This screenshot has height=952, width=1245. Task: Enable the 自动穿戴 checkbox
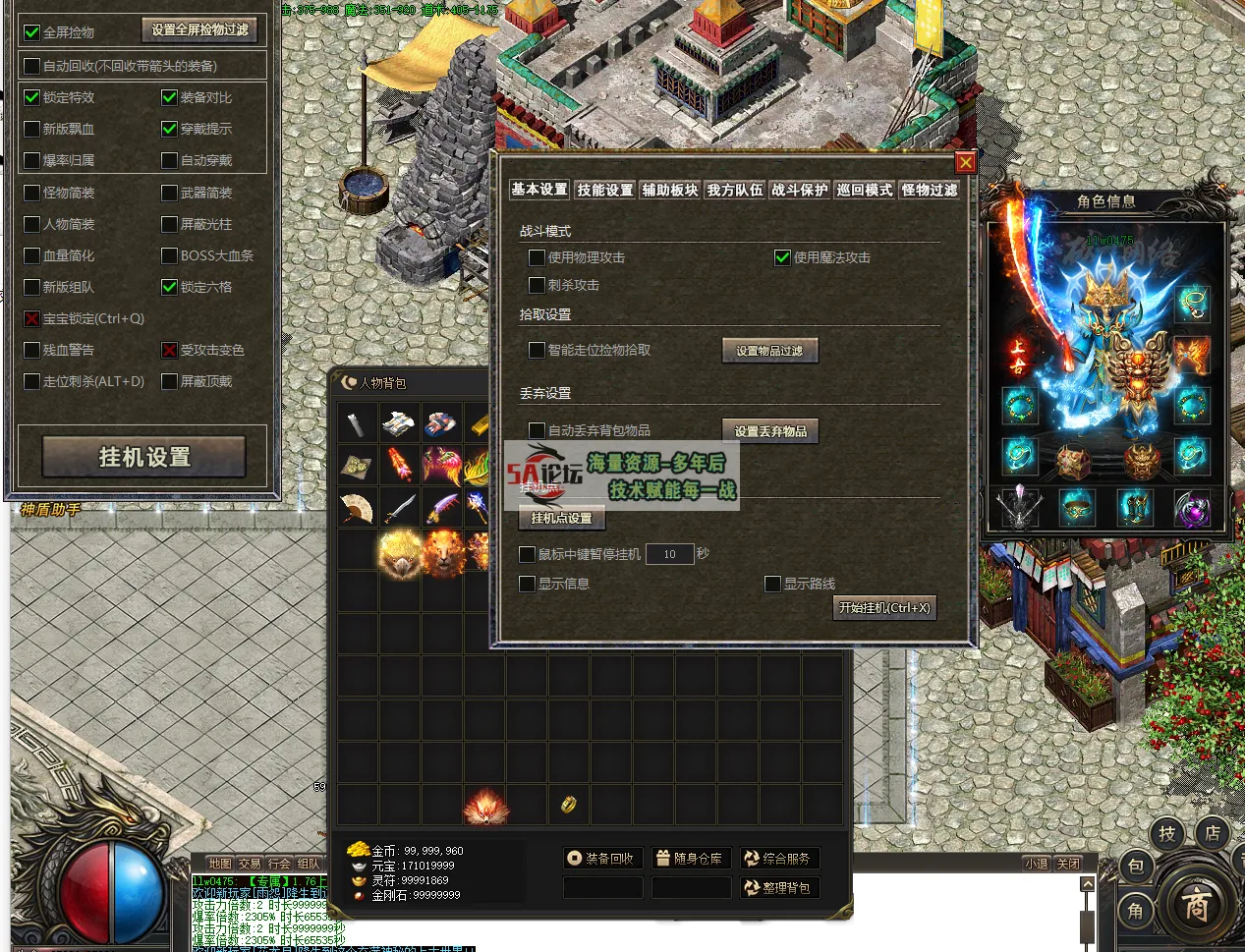click(x=169, y=160)
